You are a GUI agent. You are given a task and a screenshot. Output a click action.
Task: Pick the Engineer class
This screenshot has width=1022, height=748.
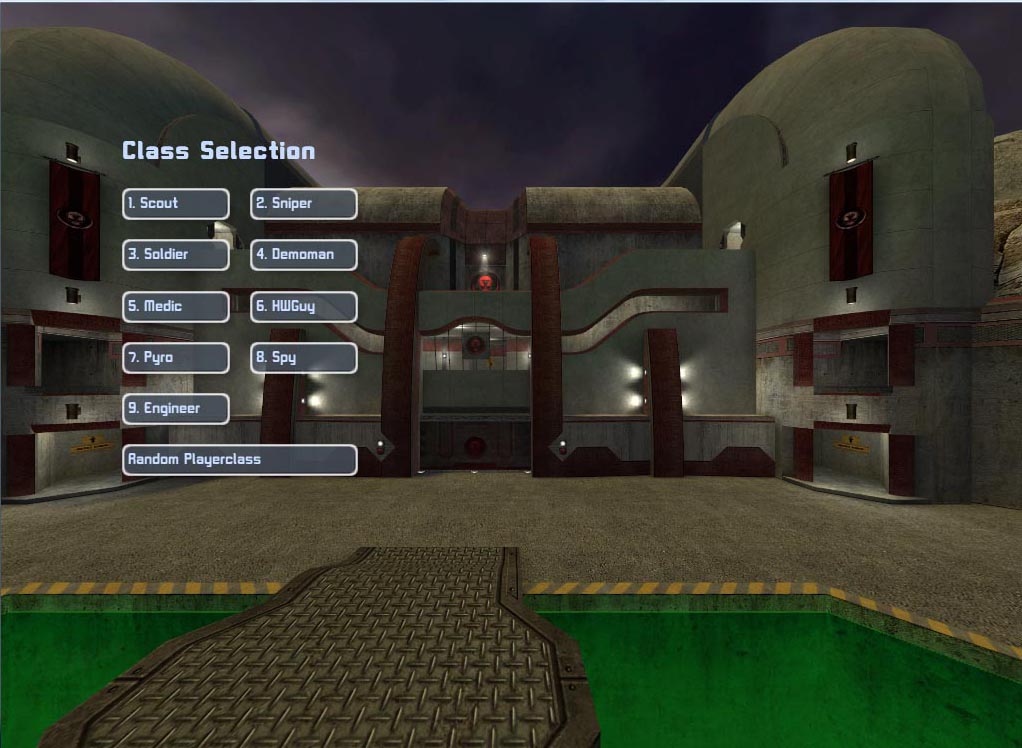(x=176, y=409)
